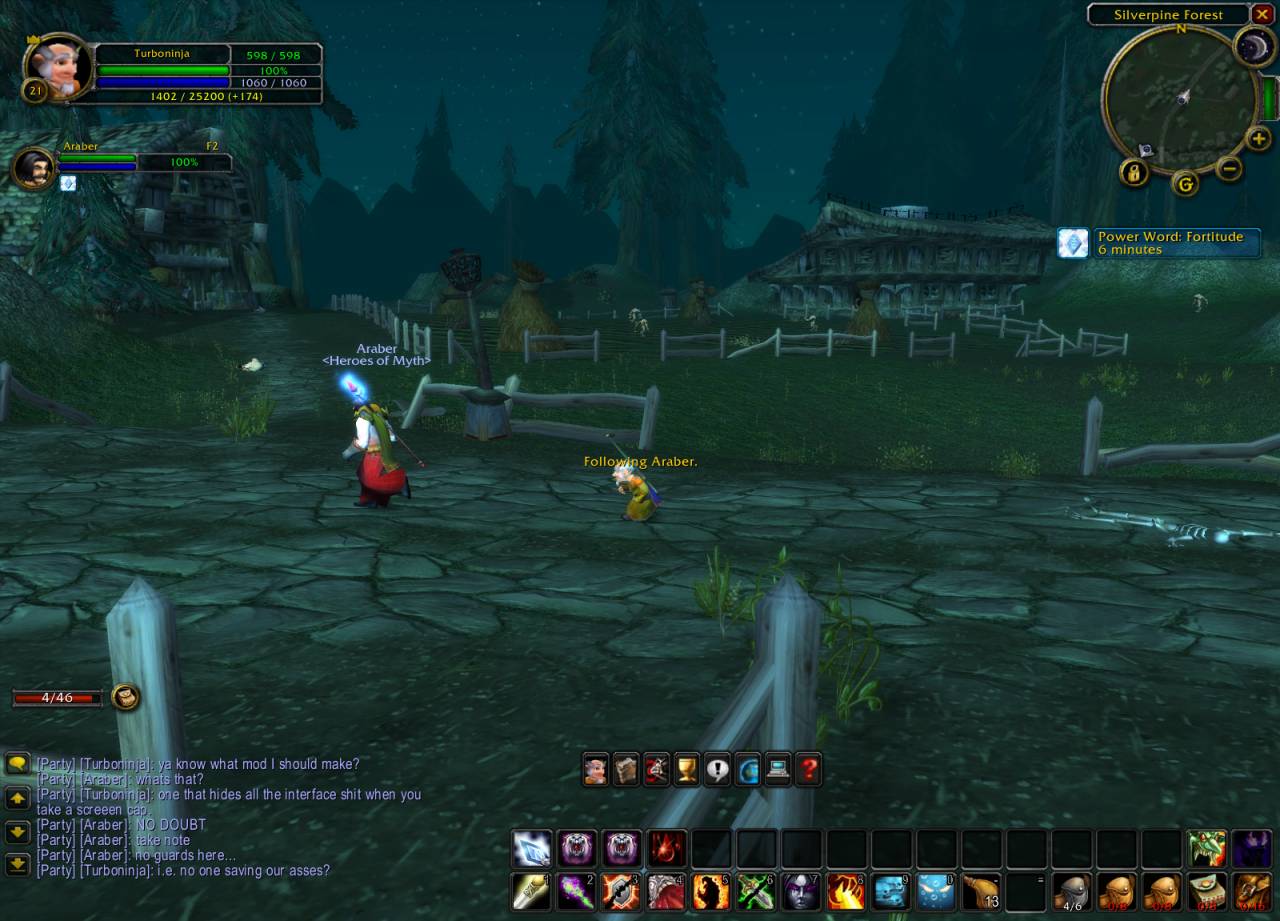Toggle the day/night moon indicator on minimap
1280x921 pixels.
[1253, 47]
